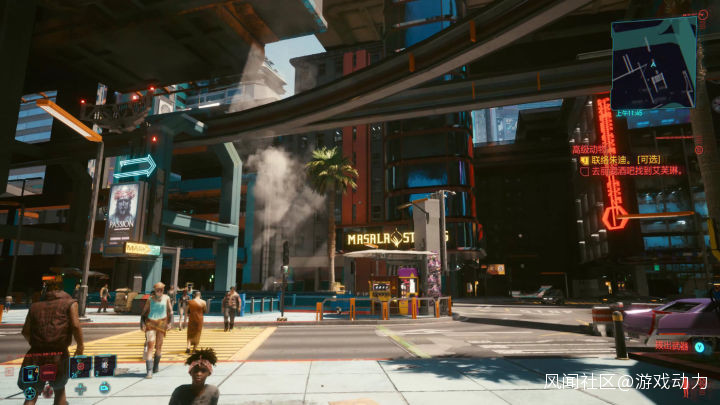
Task: Select the consumable inhaler quick slot
Action: click(x=105, y=366)
